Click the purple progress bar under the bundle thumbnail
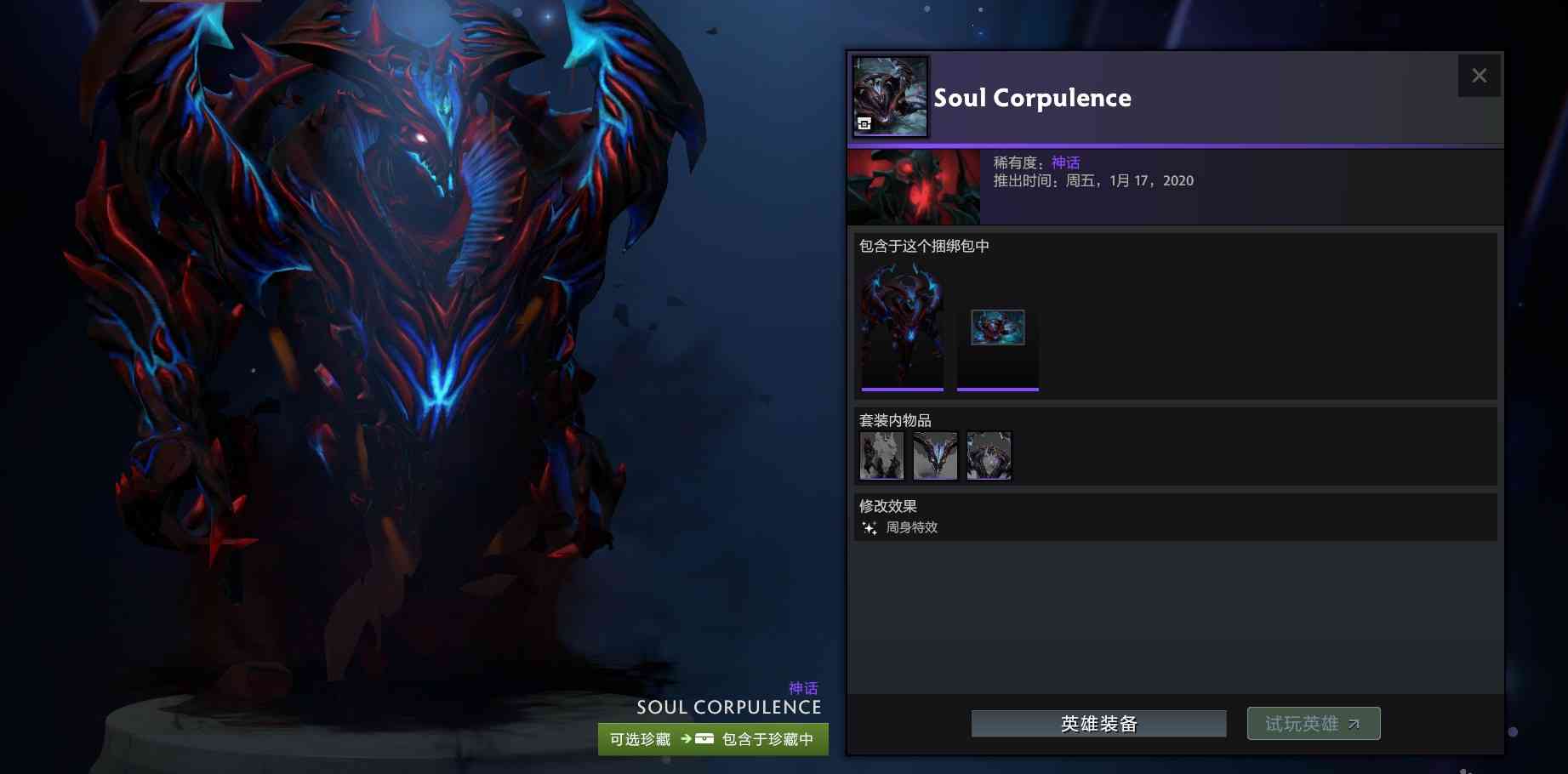This screenshot has height=774, width=1568. tap(903, 388)
